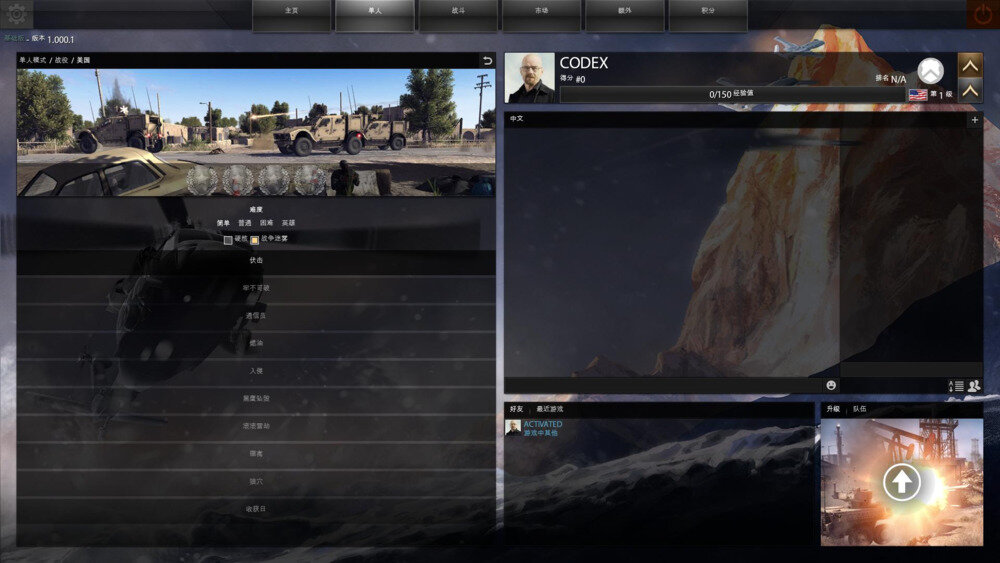Choose the 通信员 mission entry

click(256, 315)
